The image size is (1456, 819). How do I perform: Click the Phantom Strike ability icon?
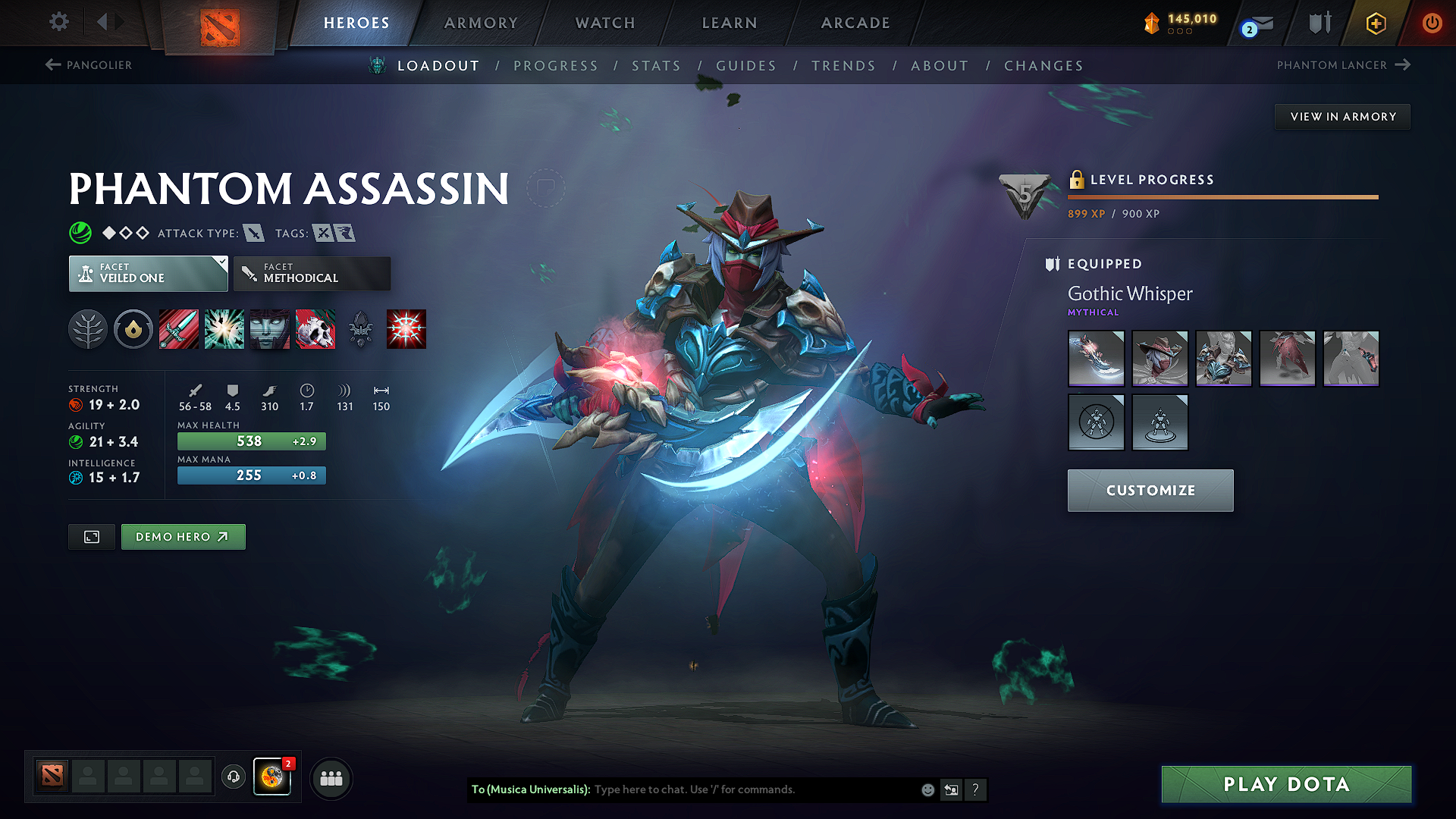click(224, 328)
